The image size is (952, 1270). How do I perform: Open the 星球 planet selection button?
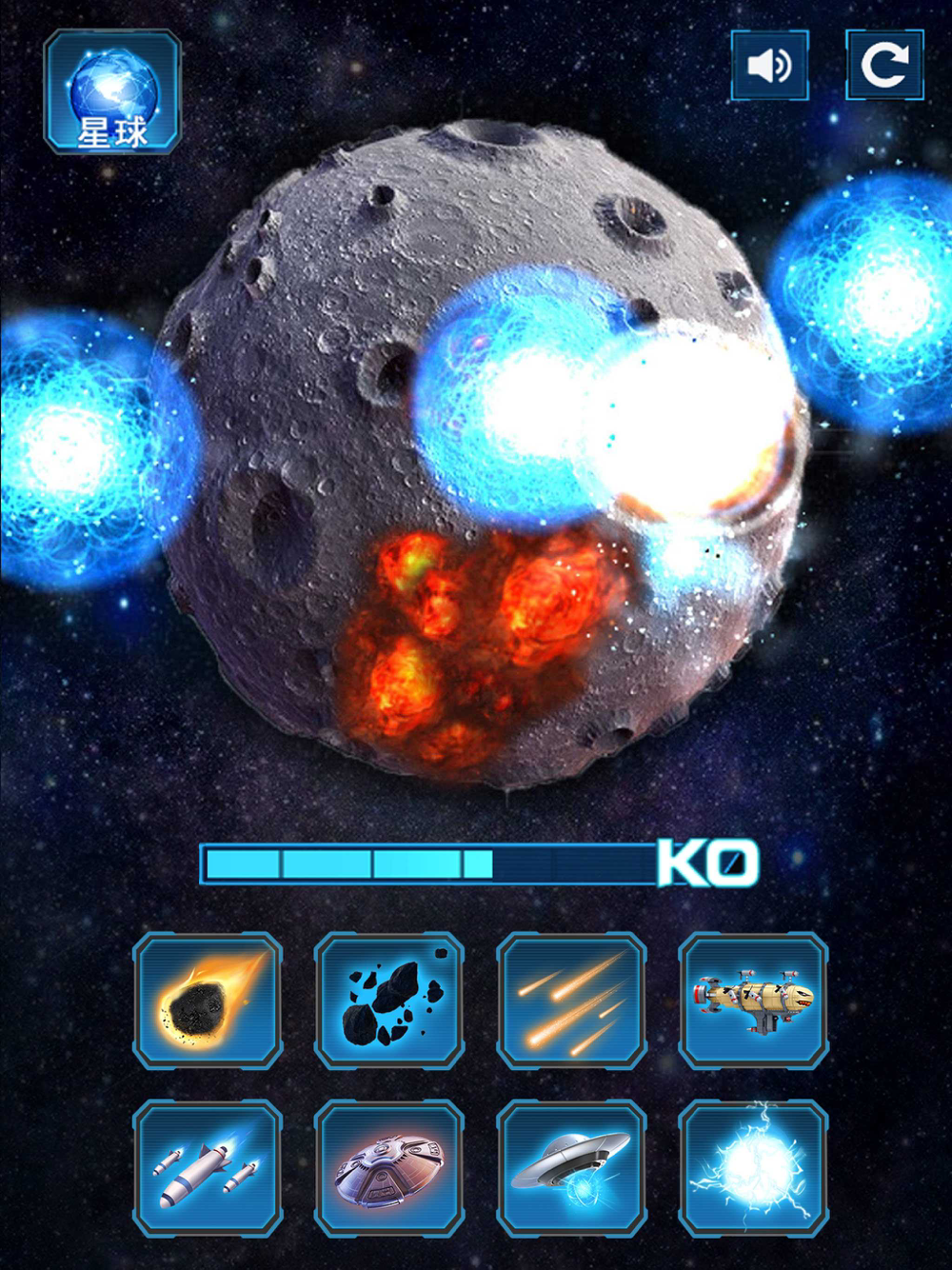(112, 93)
